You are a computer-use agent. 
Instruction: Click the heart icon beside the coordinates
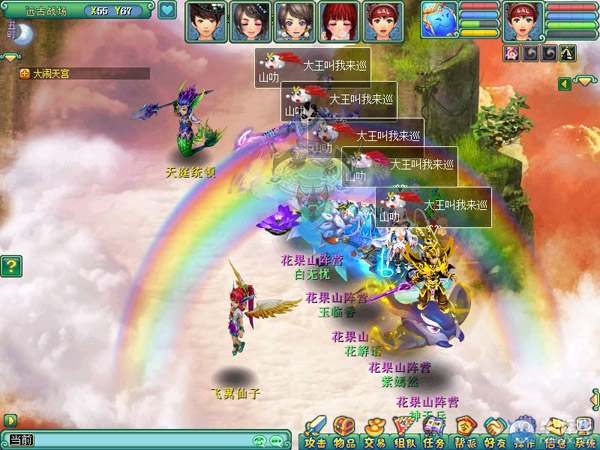tap(167, 10)
